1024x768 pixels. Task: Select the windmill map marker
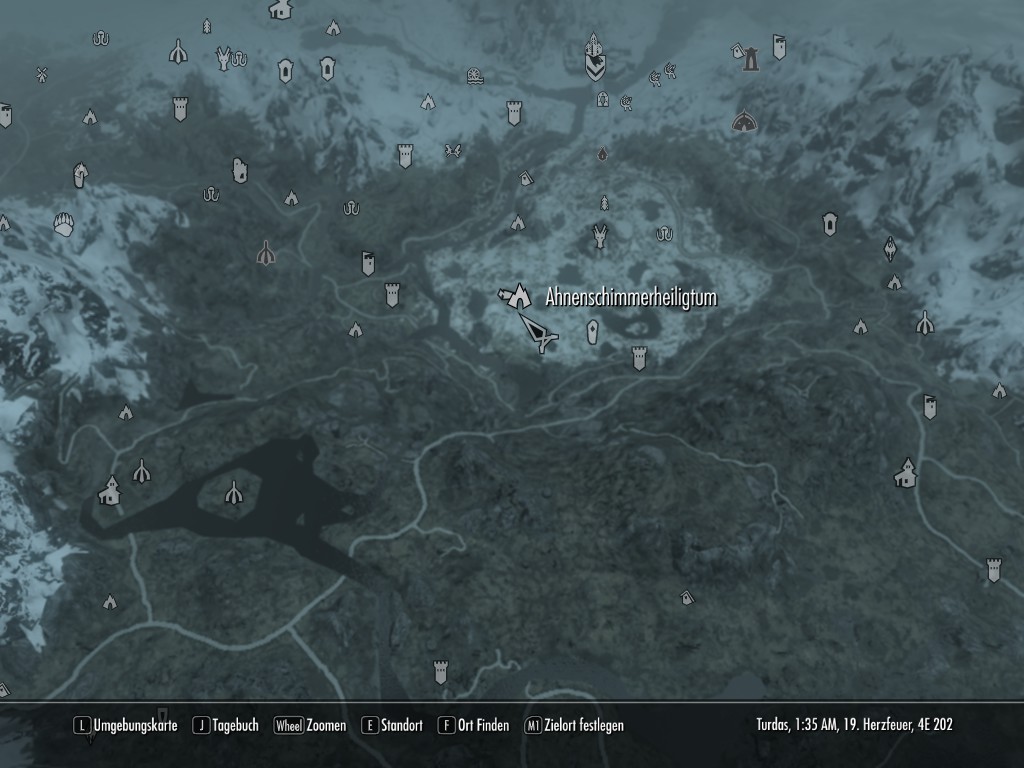[42, 73]
